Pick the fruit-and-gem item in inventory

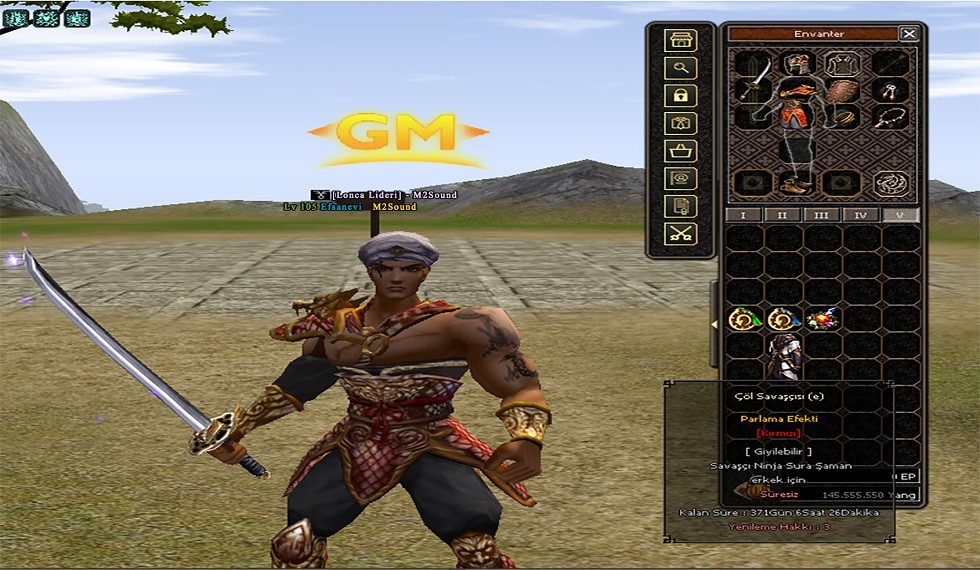[x=823, y=319]
